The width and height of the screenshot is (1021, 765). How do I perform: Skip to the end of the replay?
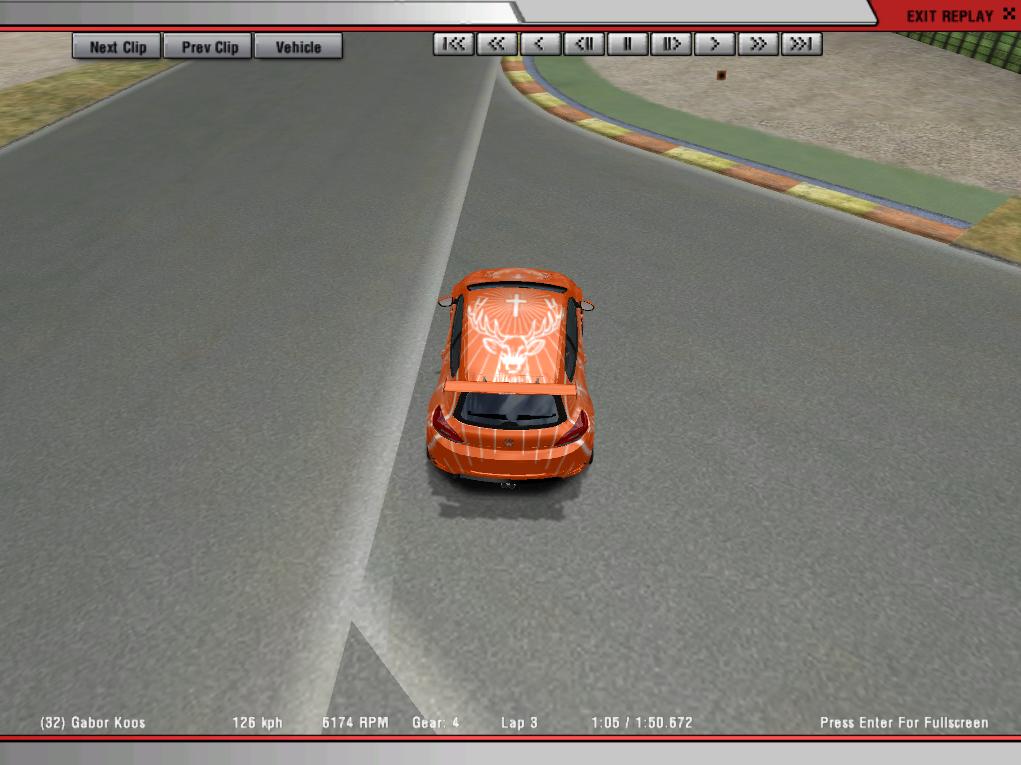801,44
